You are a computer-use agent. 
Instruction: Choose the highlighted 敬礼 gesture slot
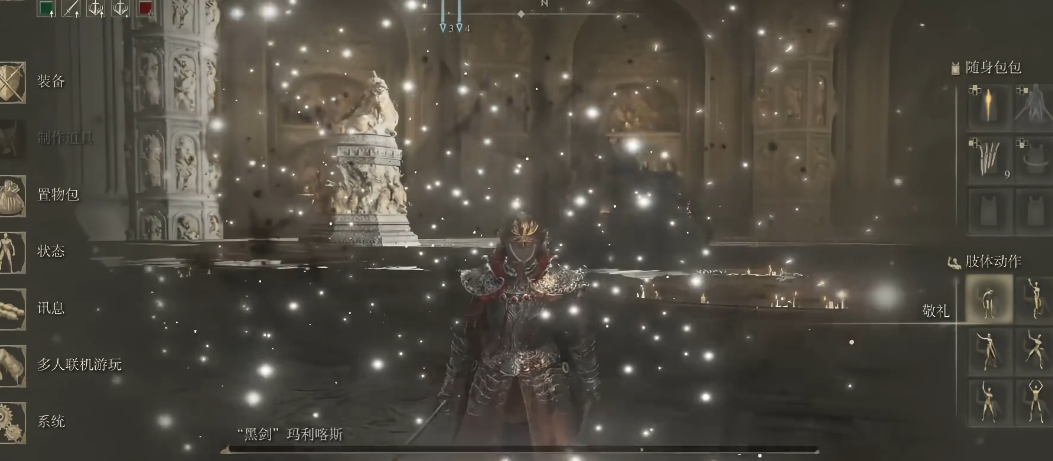pyautogui.click(x=988, y=297)
